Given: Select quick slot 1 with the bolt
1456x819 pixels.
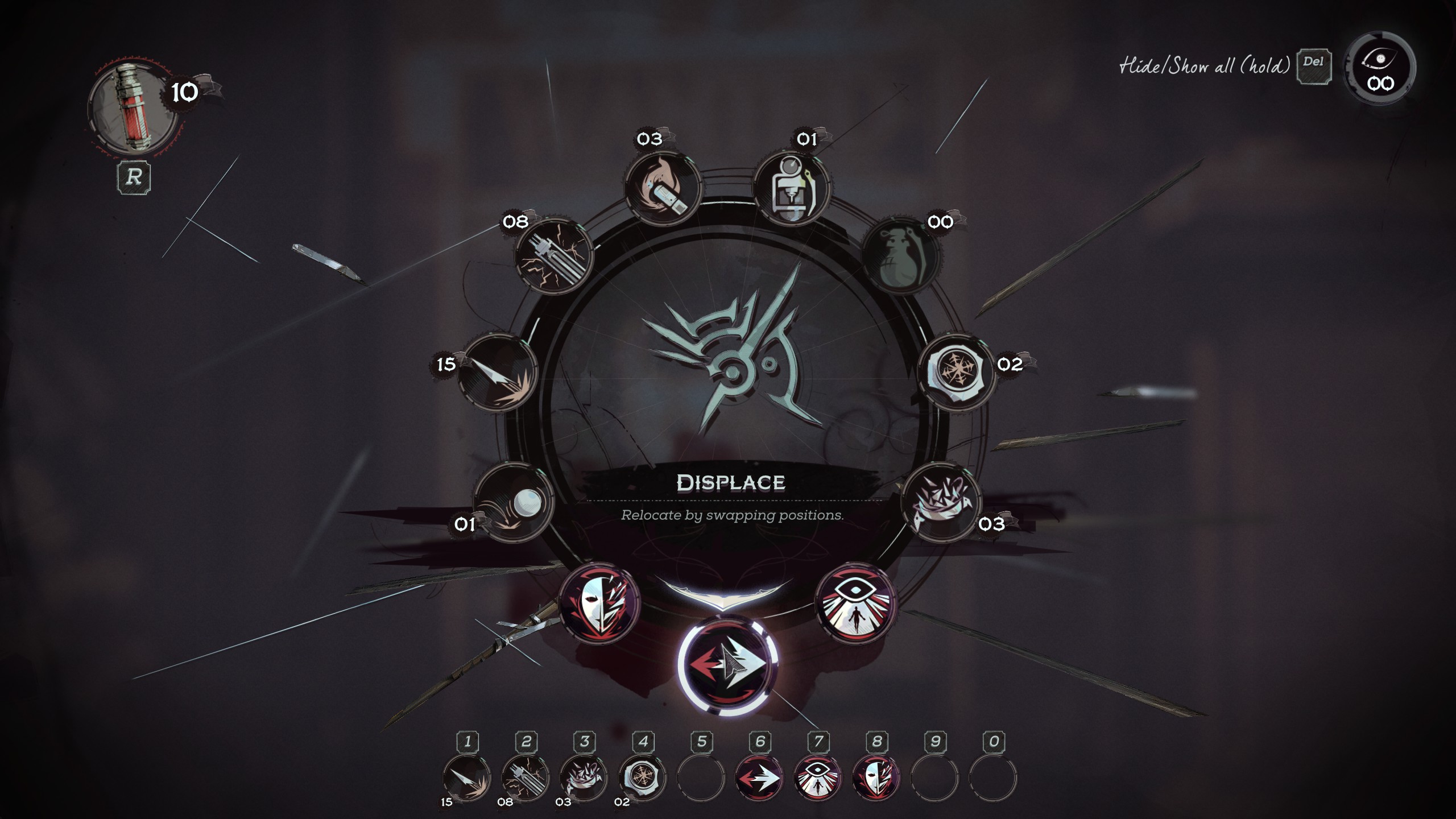Looking at the screenshot, I should click(466, 777).
